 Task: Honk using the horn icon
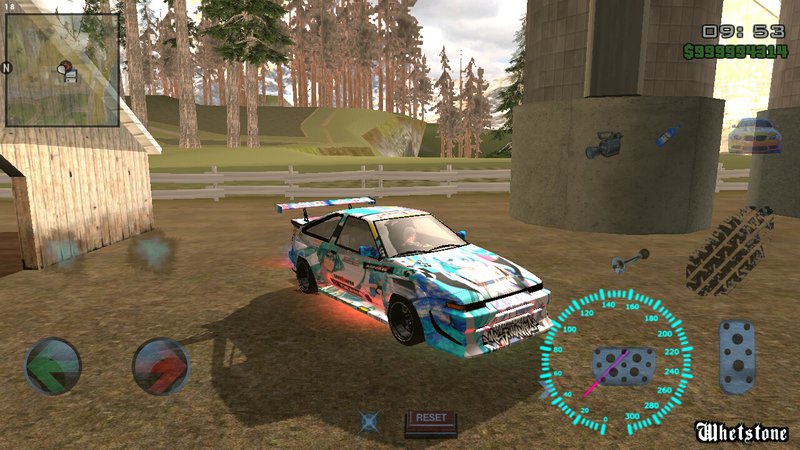pos(630,262)
